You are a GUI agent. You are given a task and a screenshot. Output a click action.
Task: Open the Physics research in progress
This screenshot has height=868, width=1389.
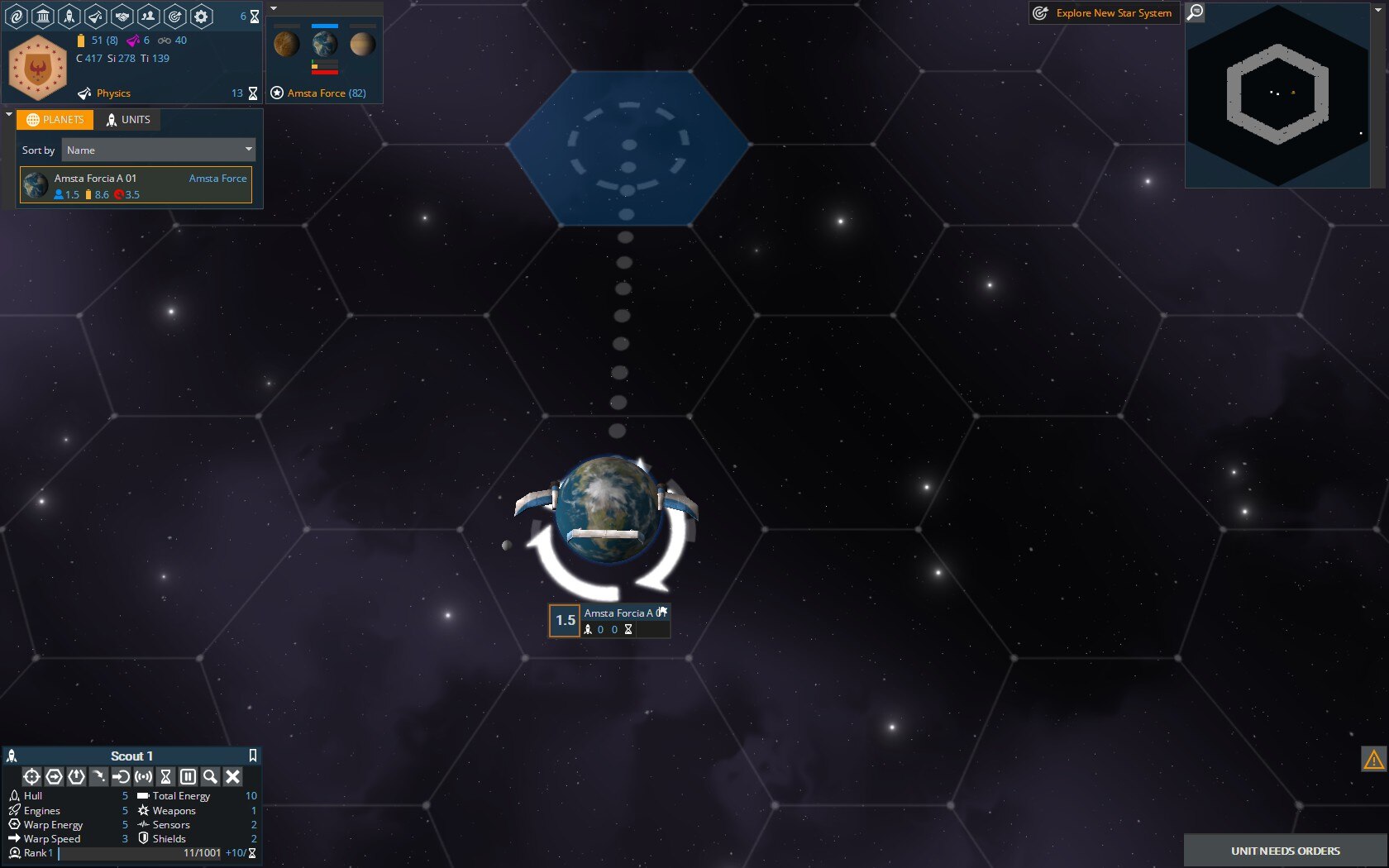[113, 93]
